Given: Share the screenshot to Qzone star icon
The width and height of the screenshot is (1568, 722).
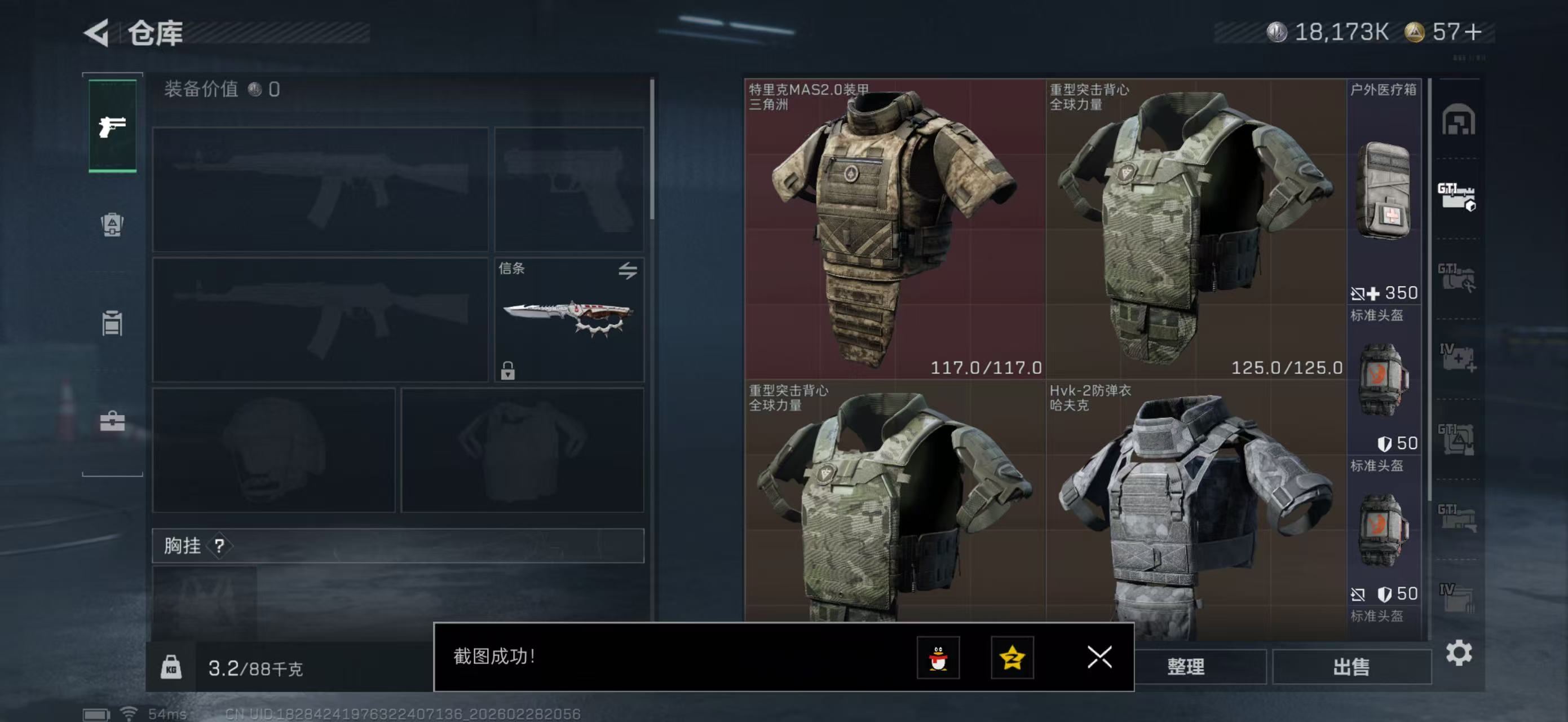Looking at the screenshot, I should click(x=1012, y=658).
